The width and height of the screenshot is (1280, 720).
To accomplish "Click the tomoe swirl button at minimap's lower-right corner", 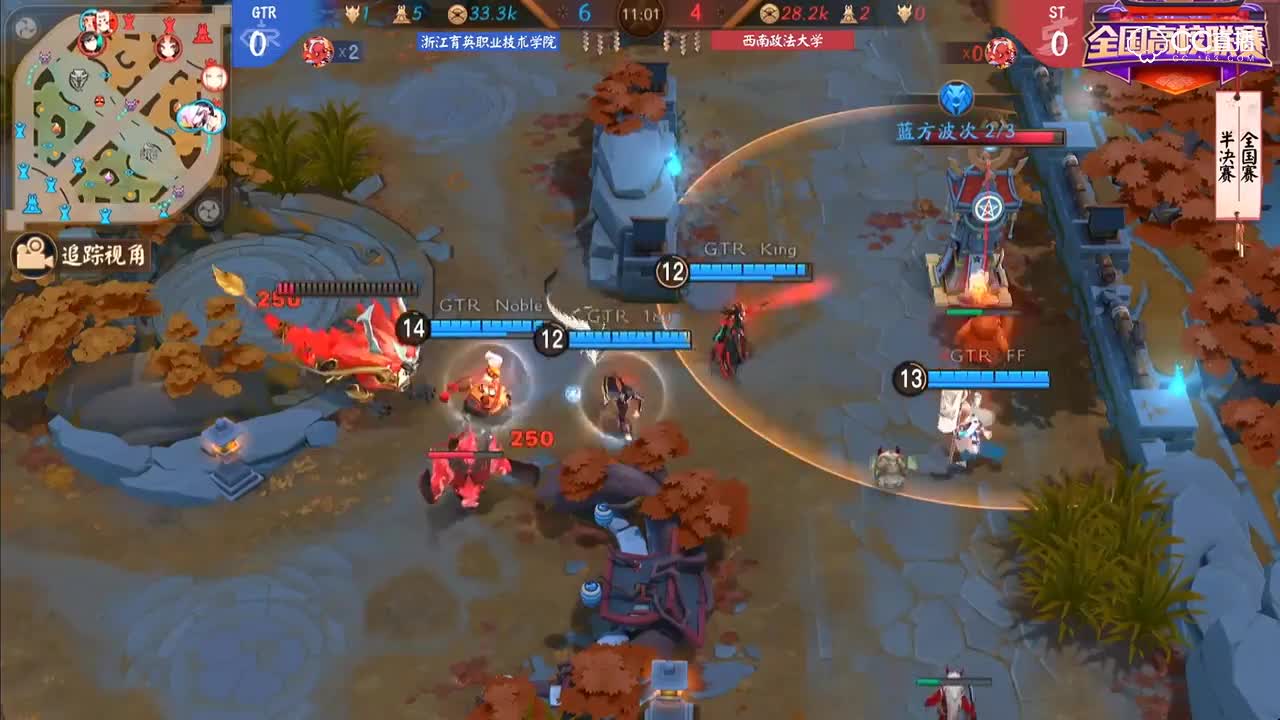I will pos(209,210).
